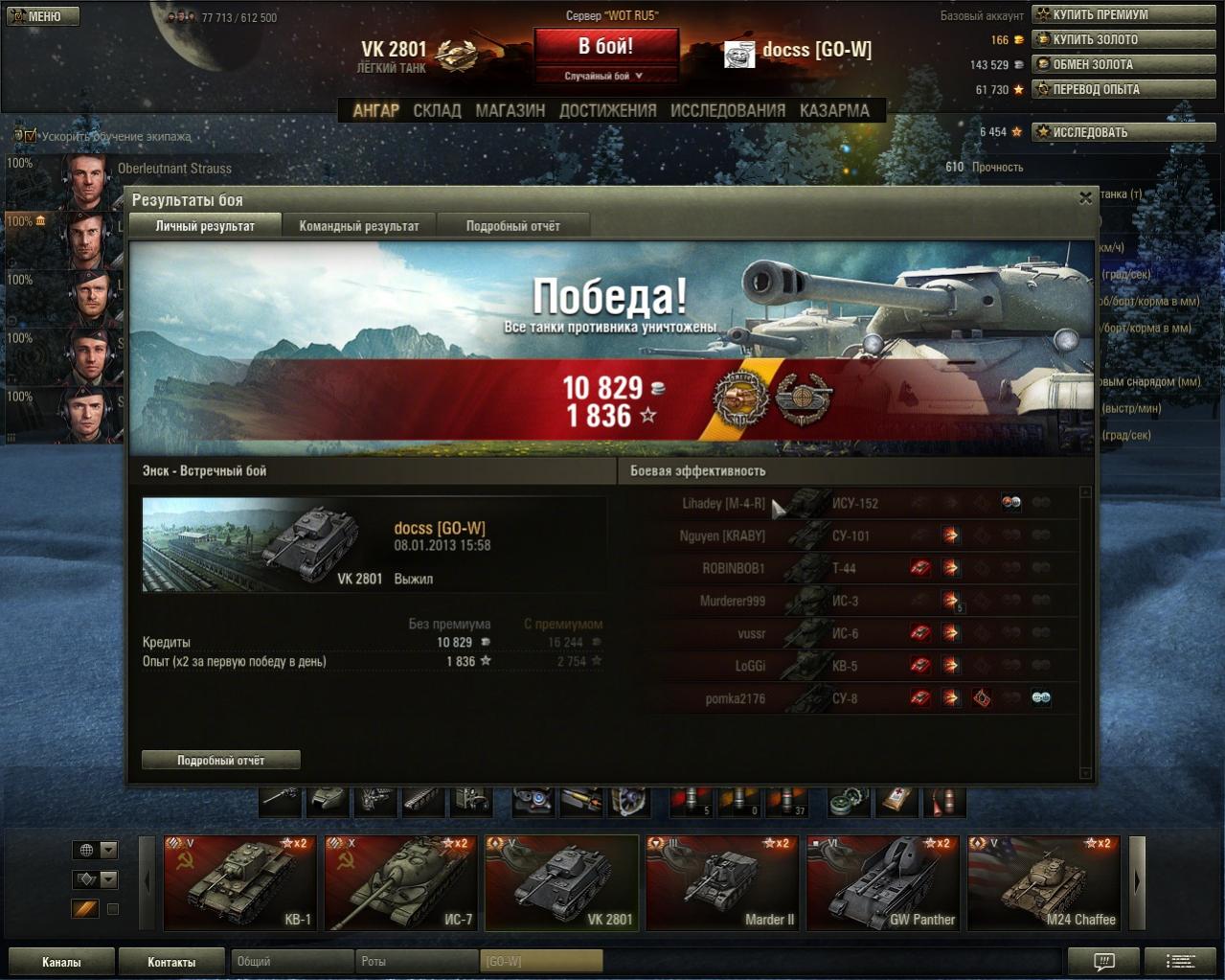Go to the Достижения section
Image resolution: width=1225 pixels, height=980 pixels.
pos(607,111)
